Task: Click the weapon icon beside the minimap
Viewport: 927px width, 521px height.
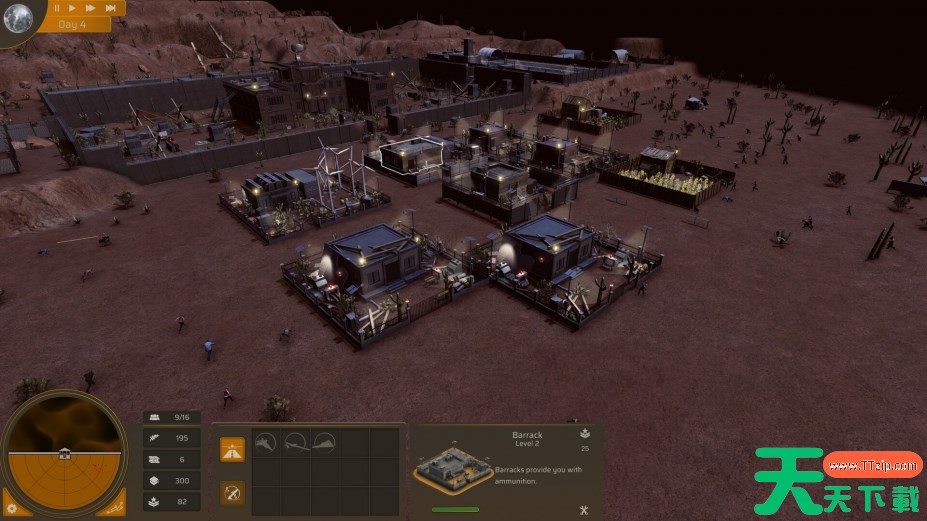Action: point(116,508)
